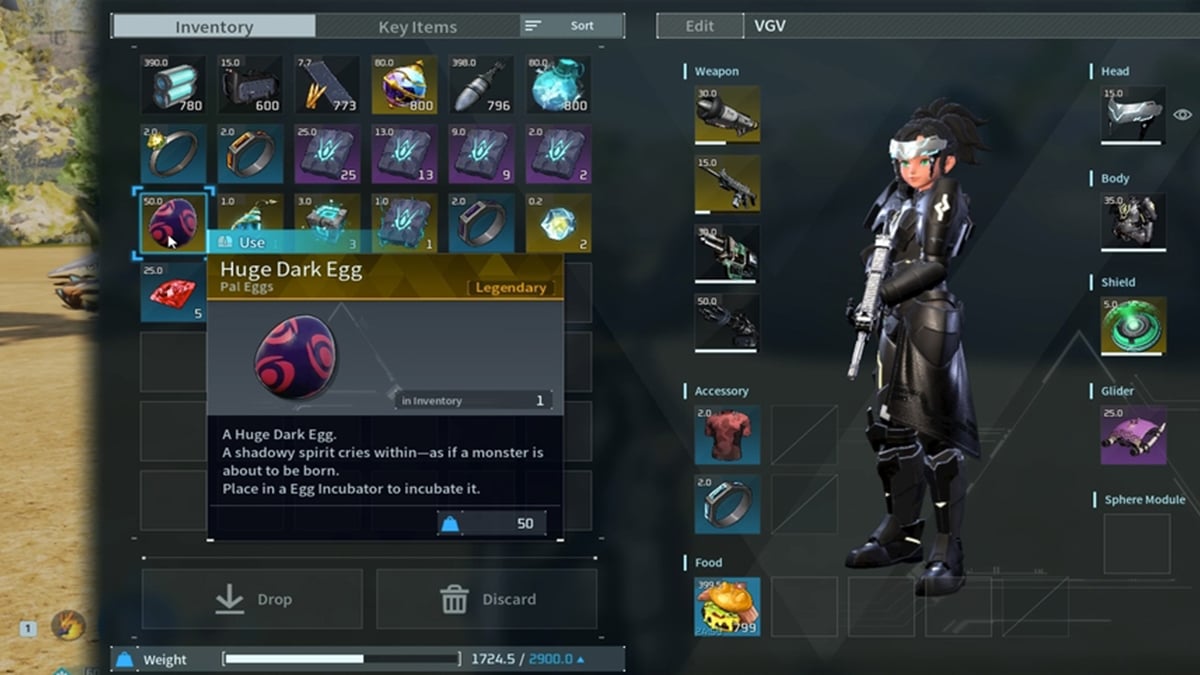Open the Inventory tab

coord(214,27)
